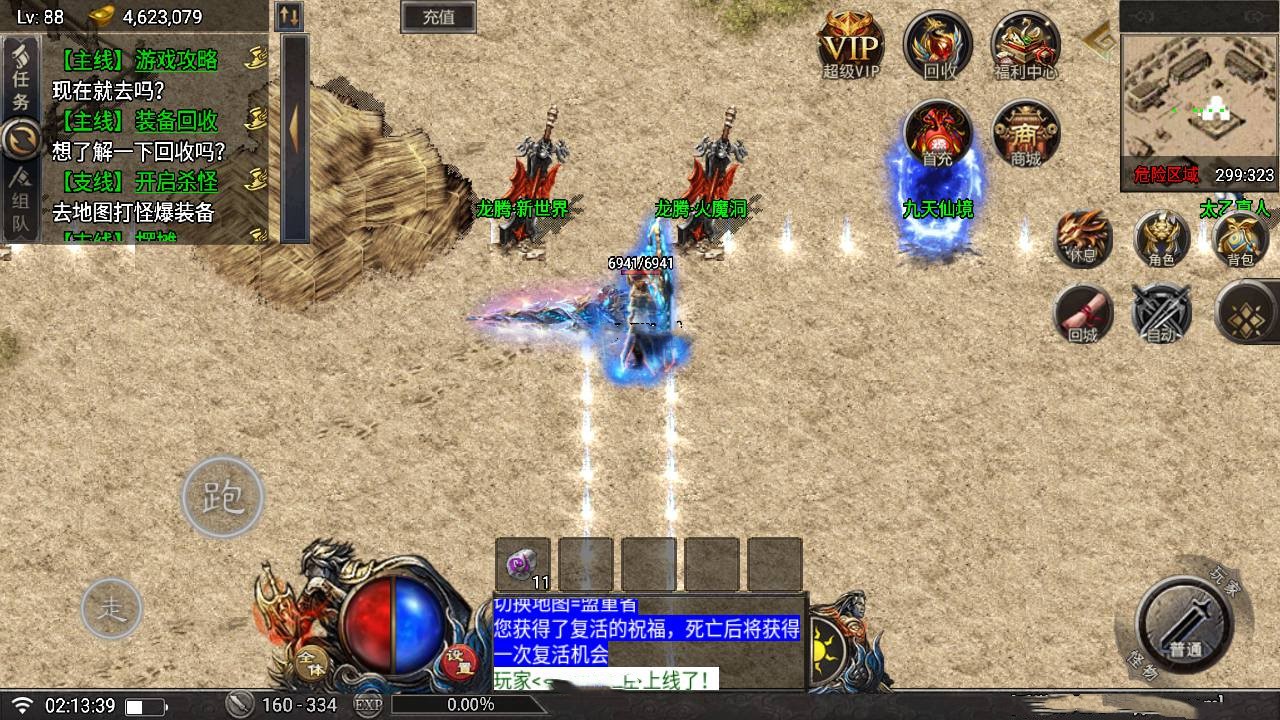Toggle 自动 auto-battle
Image resolution: width=1280 pixels, height=720 pixels.
tap(1161, 313)
